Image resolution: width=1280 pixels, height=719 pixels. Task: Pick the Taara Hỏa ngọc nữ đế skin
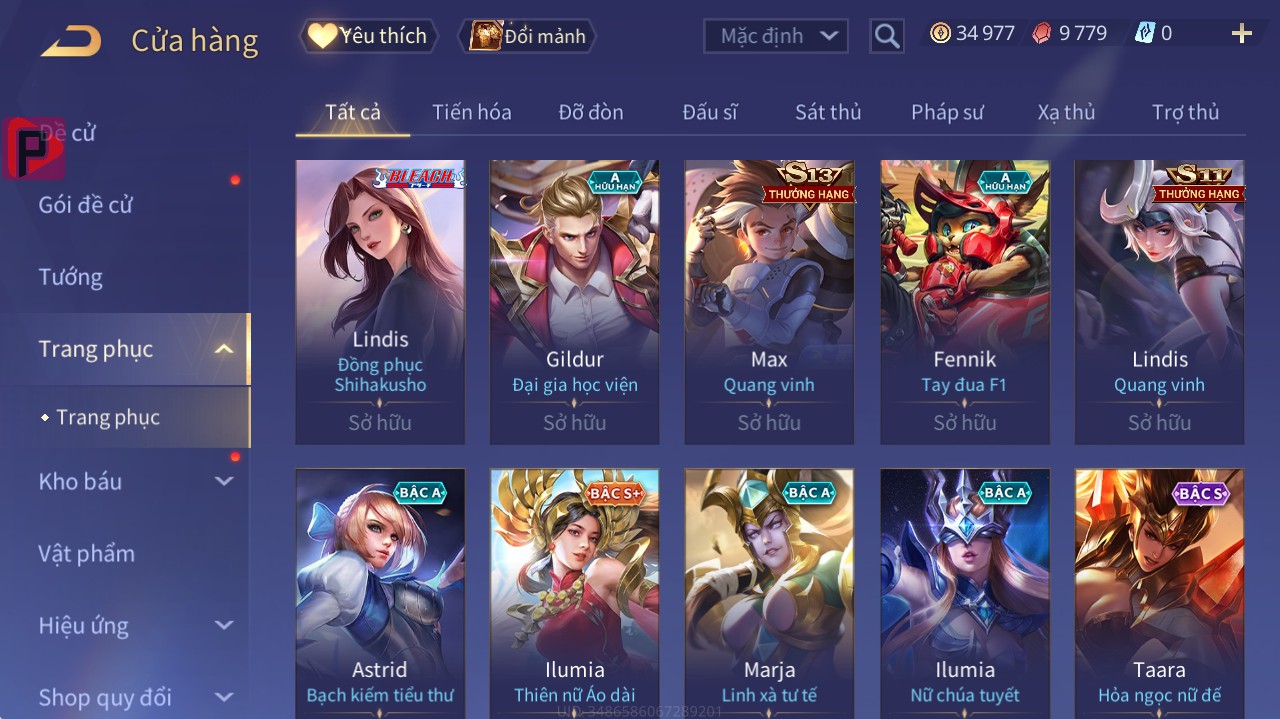pos(1159,592)
